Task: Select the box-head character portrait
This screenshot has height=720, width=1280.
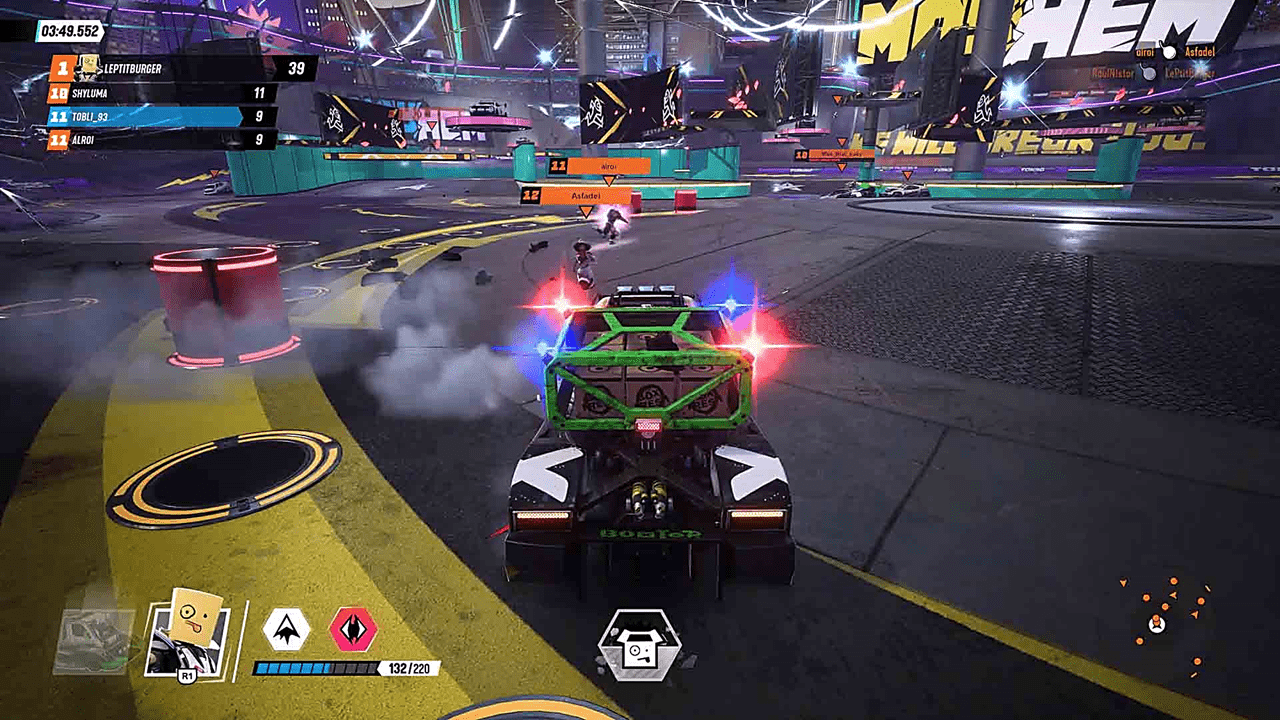Action: (188, 639)
